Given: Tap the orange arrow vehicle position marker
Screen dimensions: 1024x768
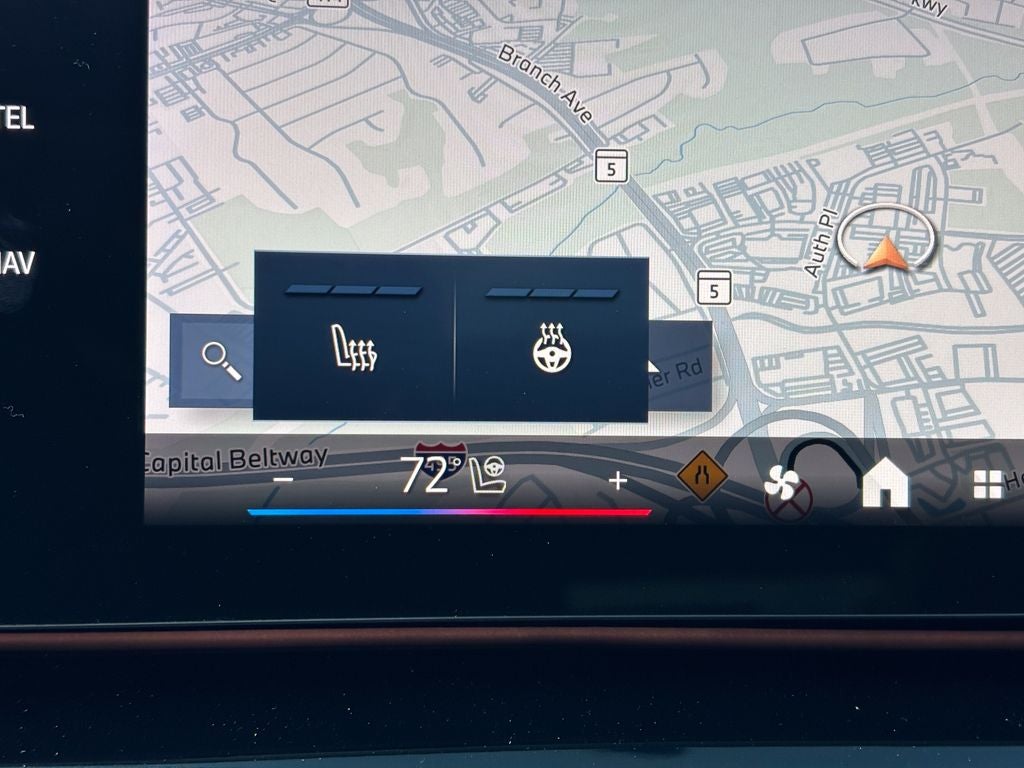Looking at the screenshot, I should click(x=886, y=253).
